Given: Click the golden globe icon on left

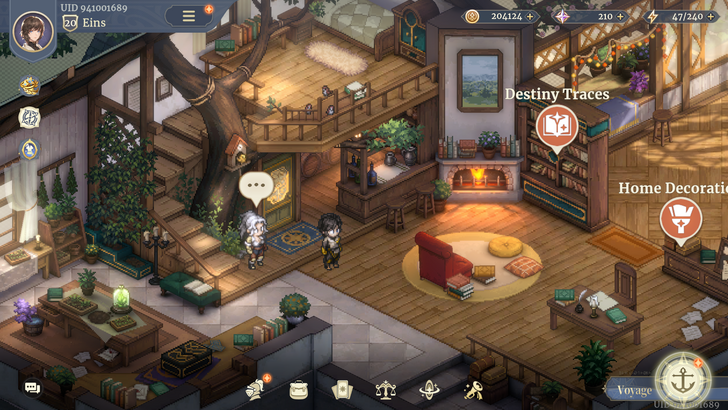Looking at the screenshot, I should pos(29,84).
